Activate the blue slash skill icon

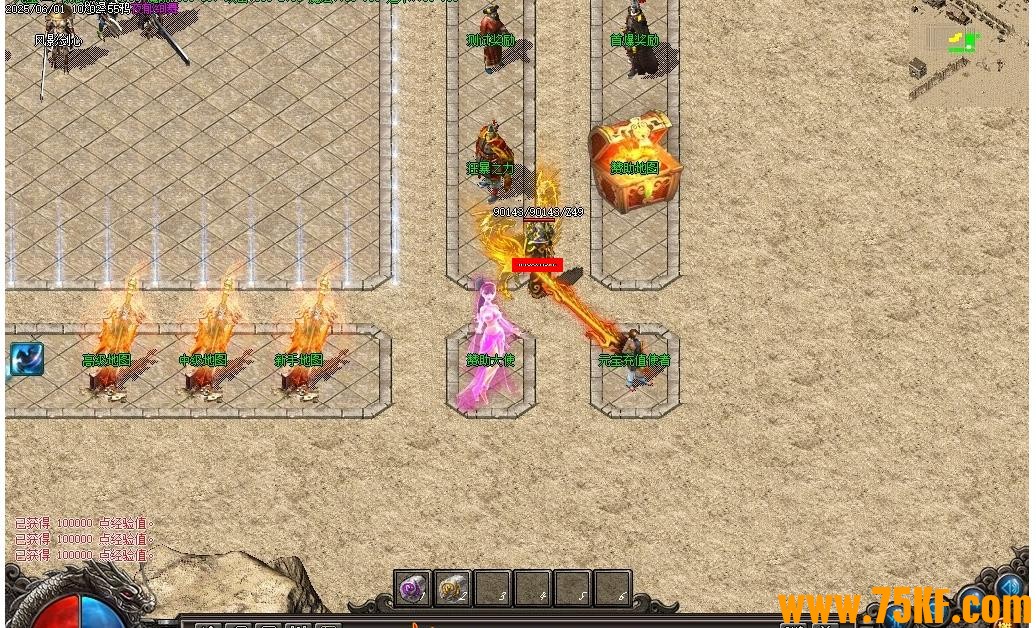pyautogui.click(x=27, y=359)
